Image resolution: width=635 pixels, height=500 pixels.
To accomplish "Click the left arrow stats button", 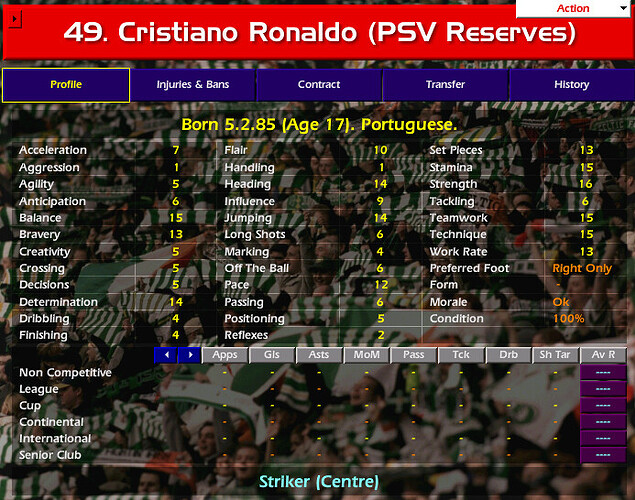I will (x=165, y=355).
